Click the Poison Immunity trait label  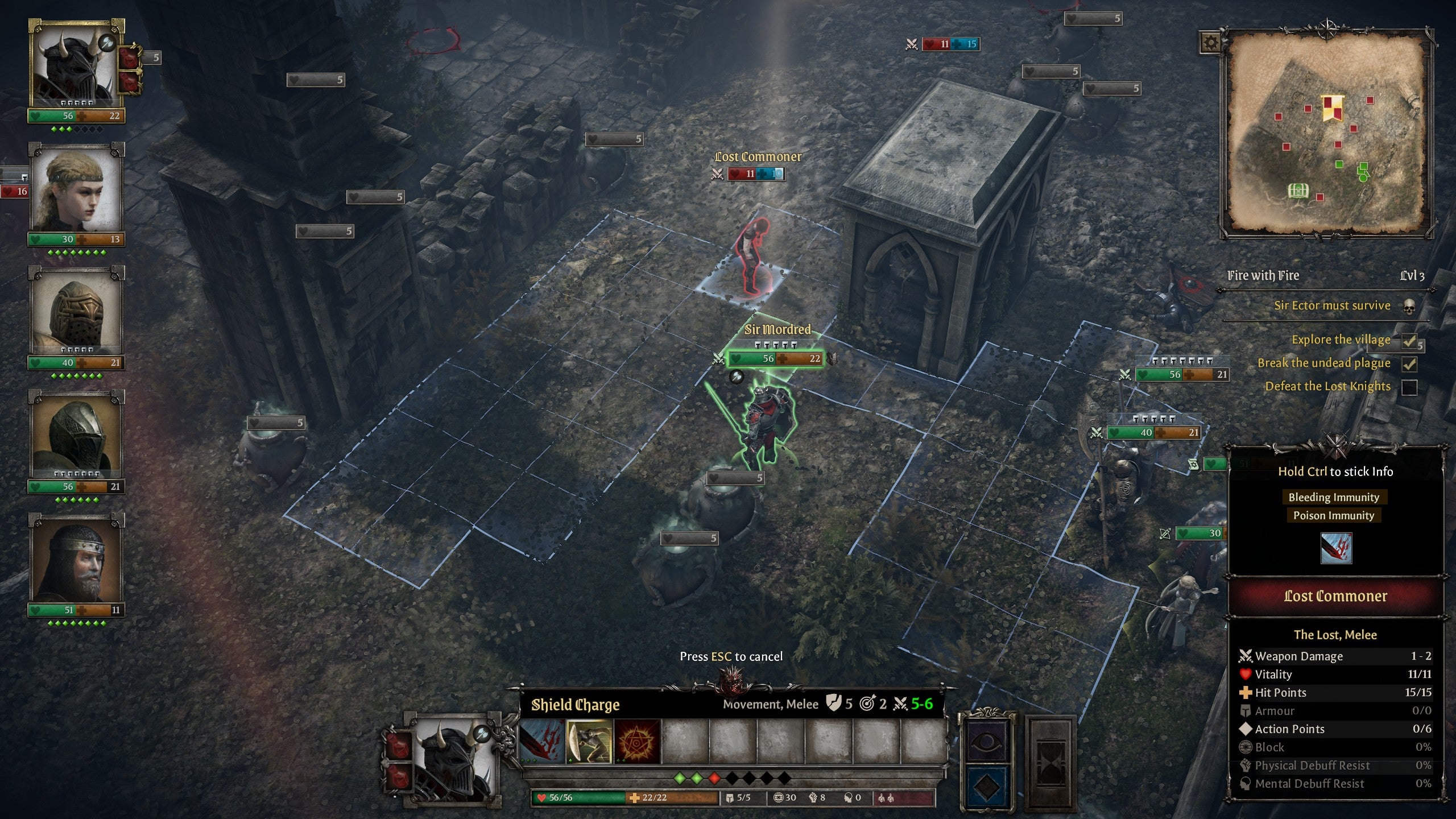pyautogui.click(x=1334, y=515)
